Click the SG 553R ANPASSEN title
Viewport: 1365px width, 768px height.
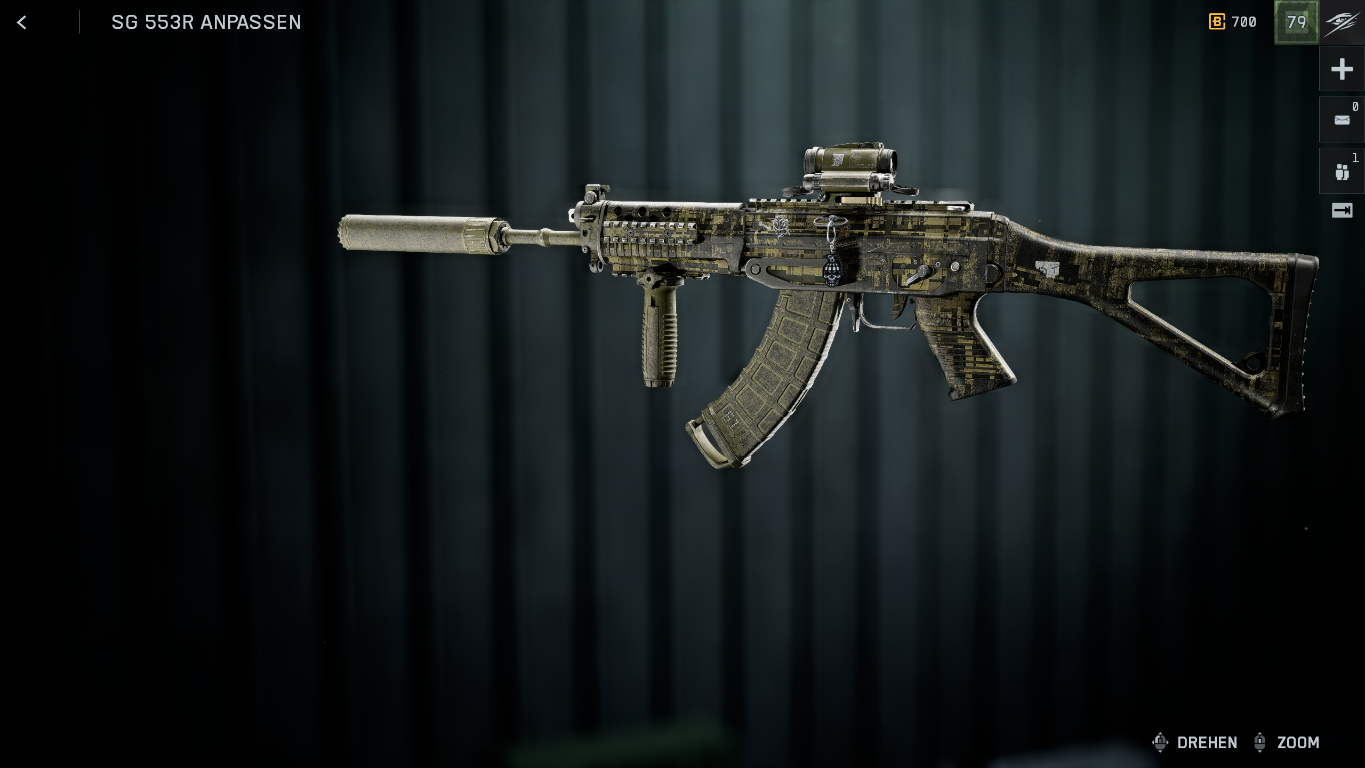pyautogui.click(x=206, y=22)
